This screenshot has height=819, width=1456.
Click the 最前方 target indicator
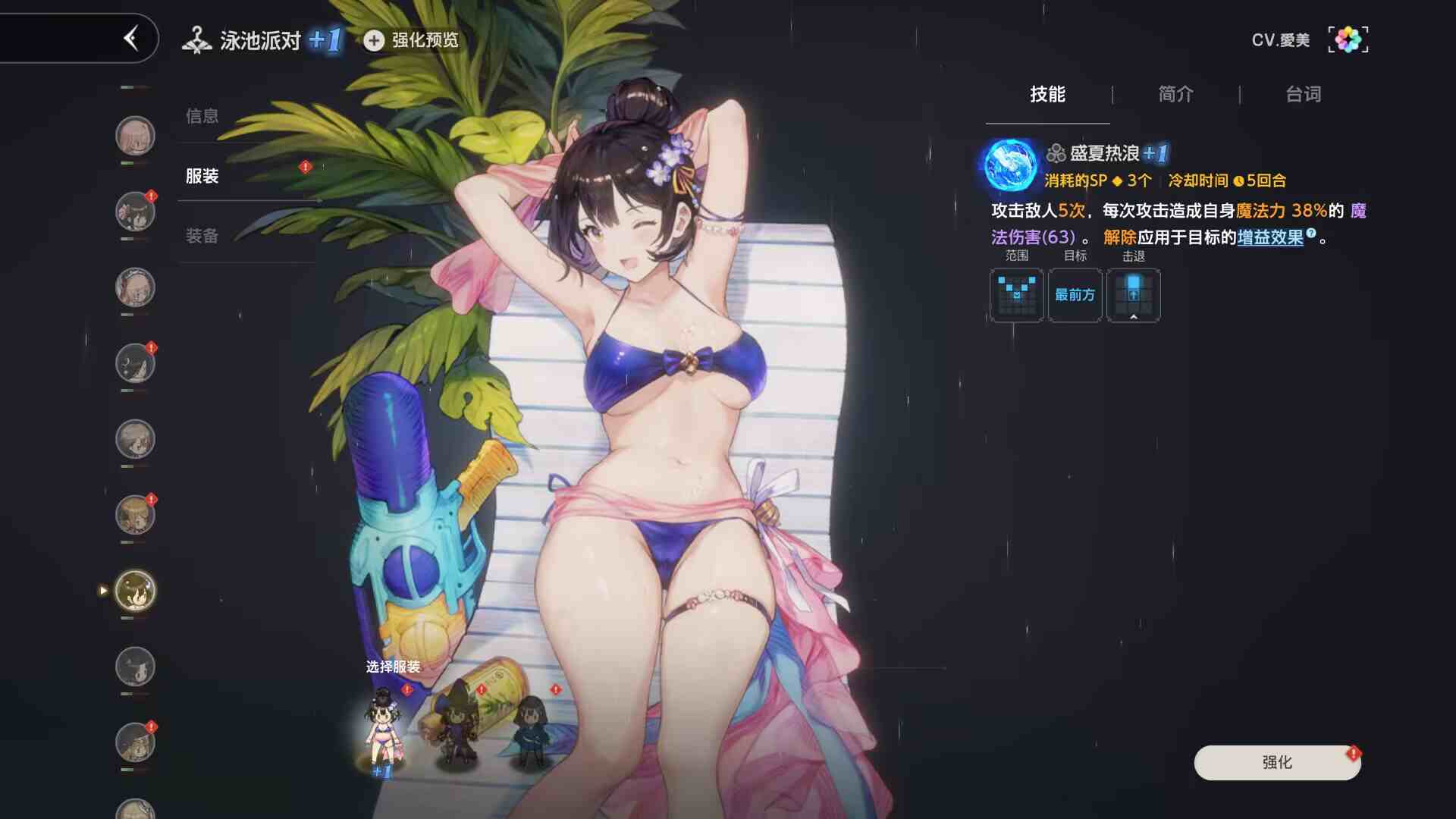click(x=1074, y=296)
